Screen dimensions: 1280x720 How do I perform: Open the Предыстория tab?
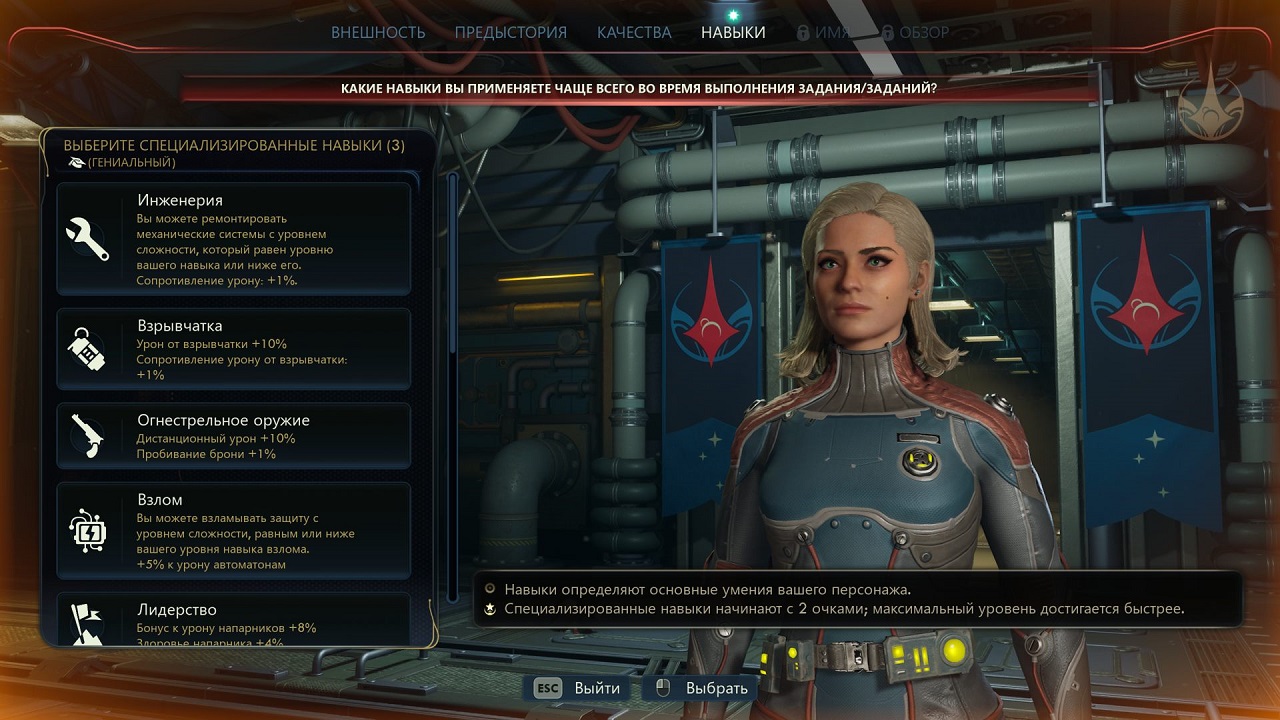510,32
